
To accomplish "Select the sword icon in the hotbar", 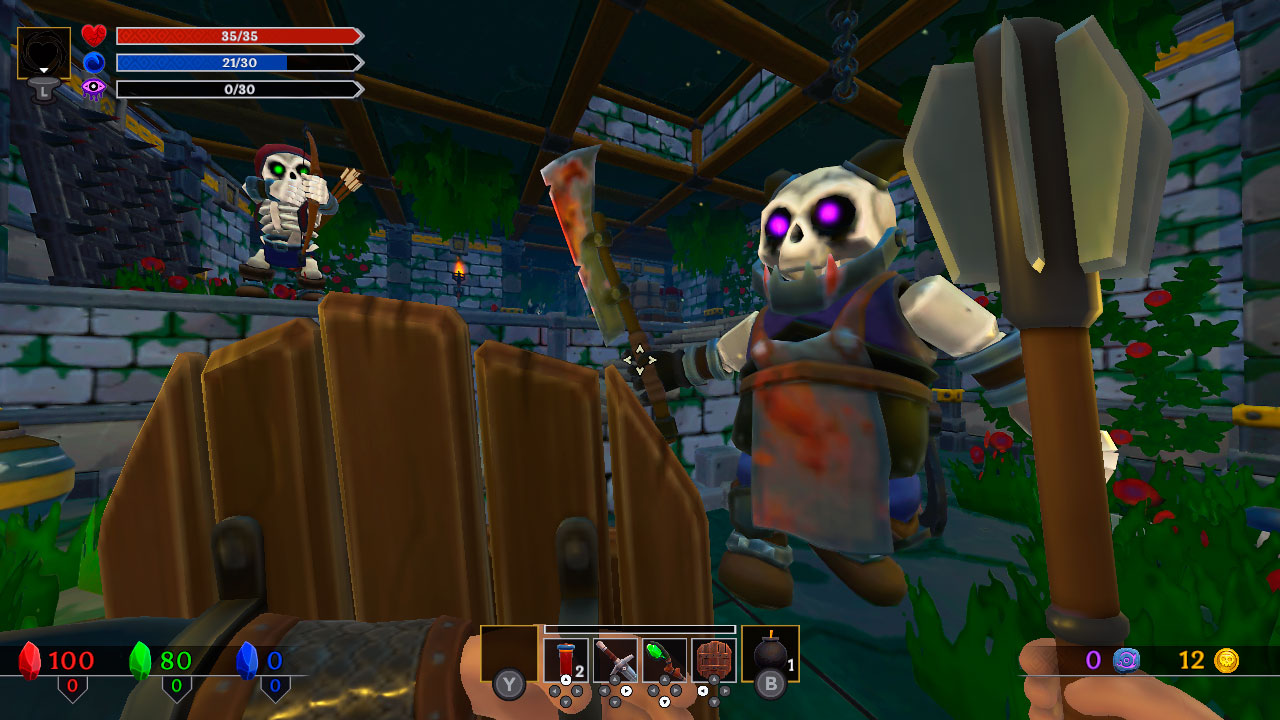I will (614, 660).
